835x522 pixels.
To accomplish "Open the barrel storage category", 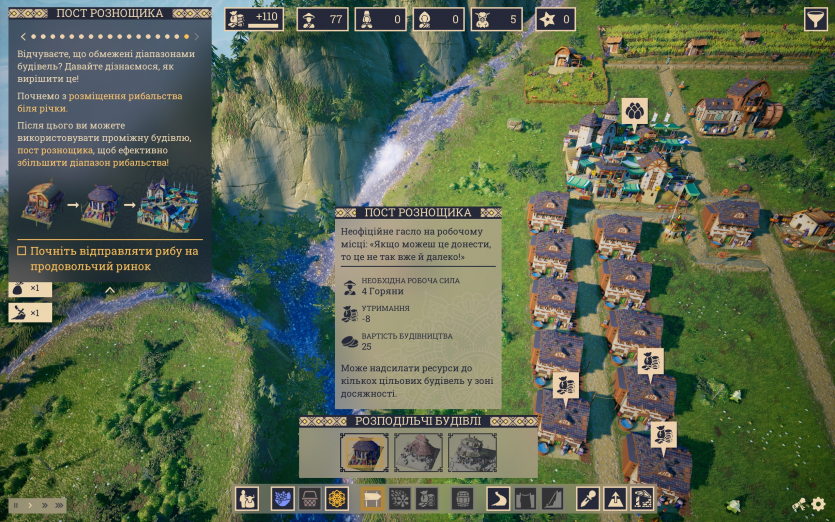I will [x=462, y=498].
